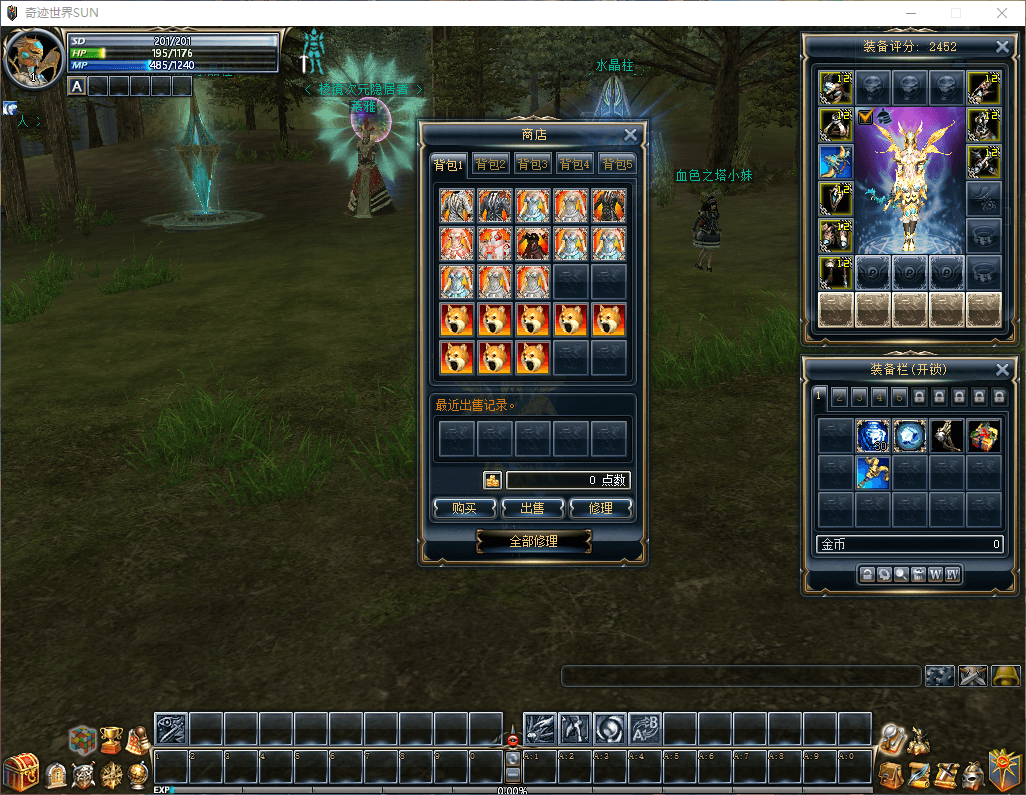Close the 装备评分 equipment panel
This screenshot has width=1026, height=795.
tap(1002, 47)
